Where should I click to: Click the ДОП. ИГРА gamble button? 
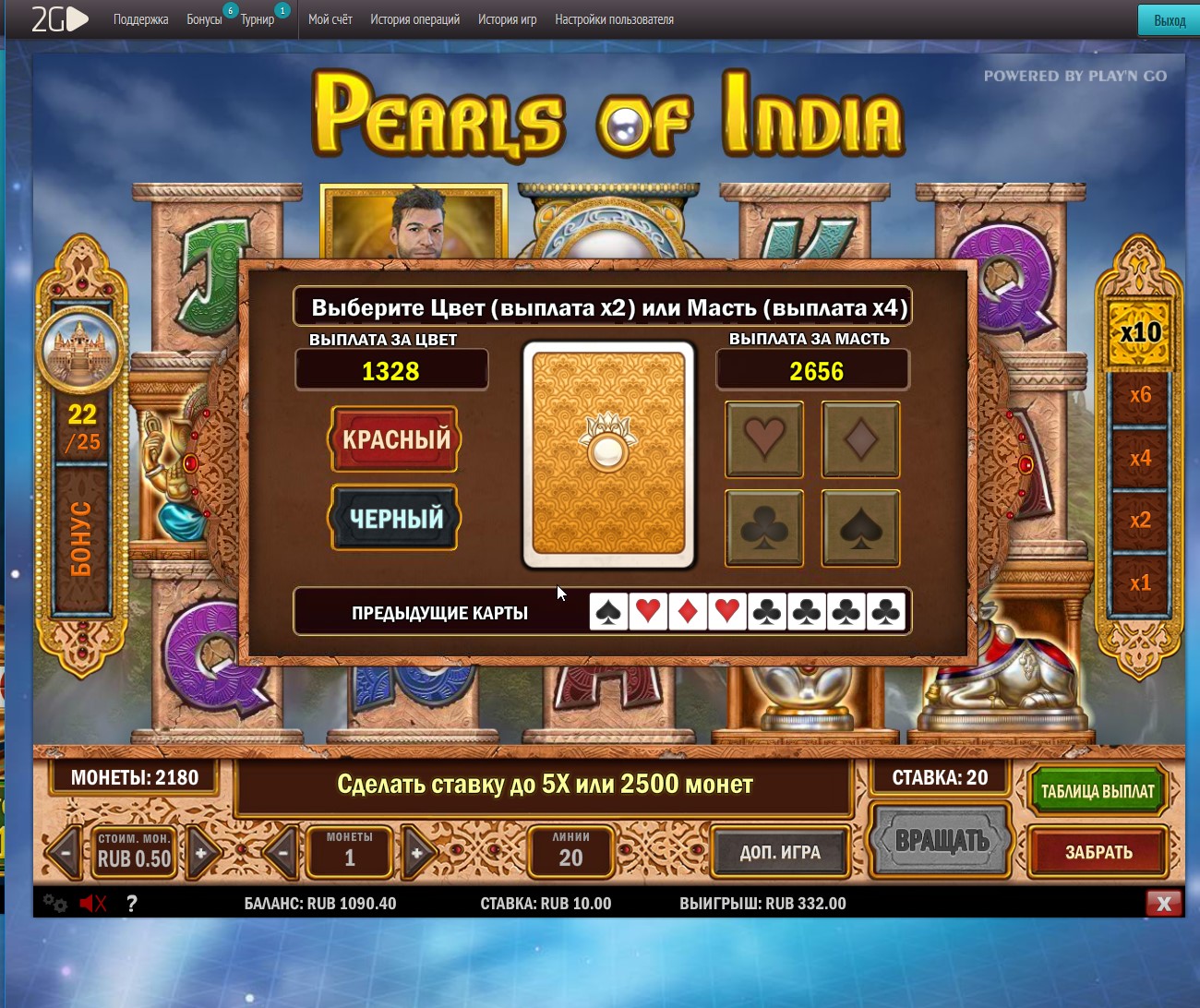(x=780, y=852)
